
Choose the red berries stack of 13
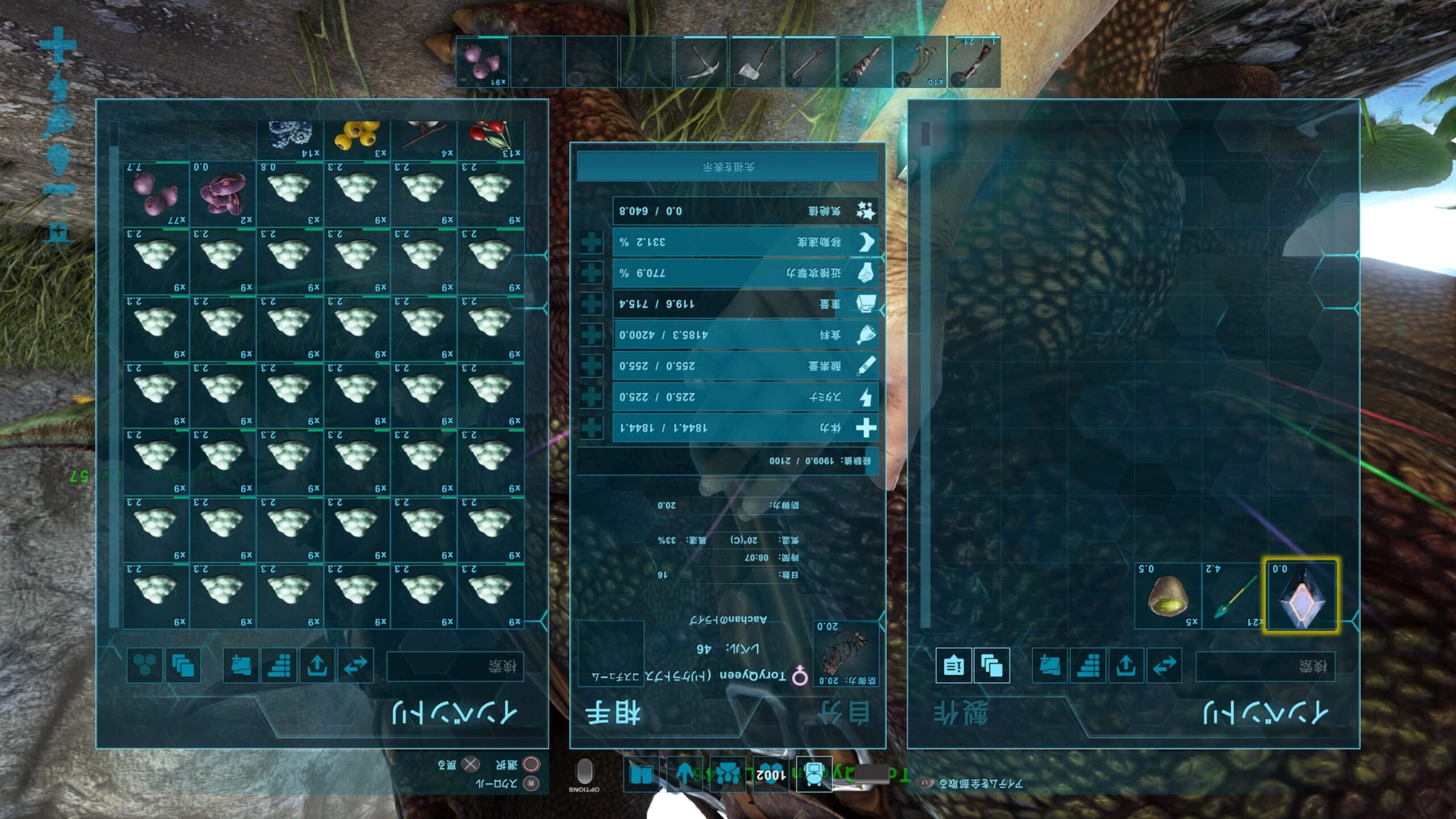coord(491,139)
